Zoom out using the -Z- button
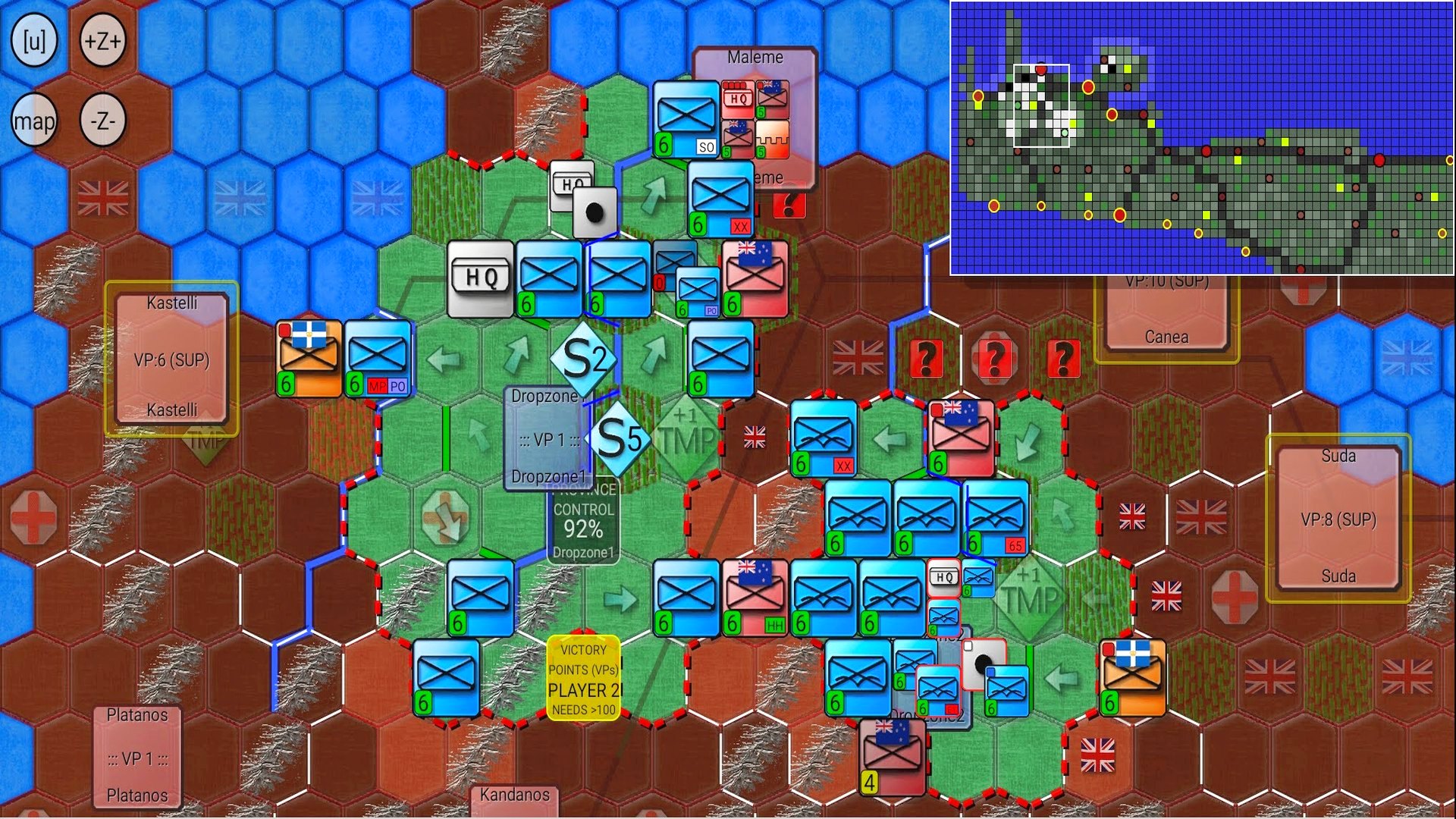 [103, 120]
